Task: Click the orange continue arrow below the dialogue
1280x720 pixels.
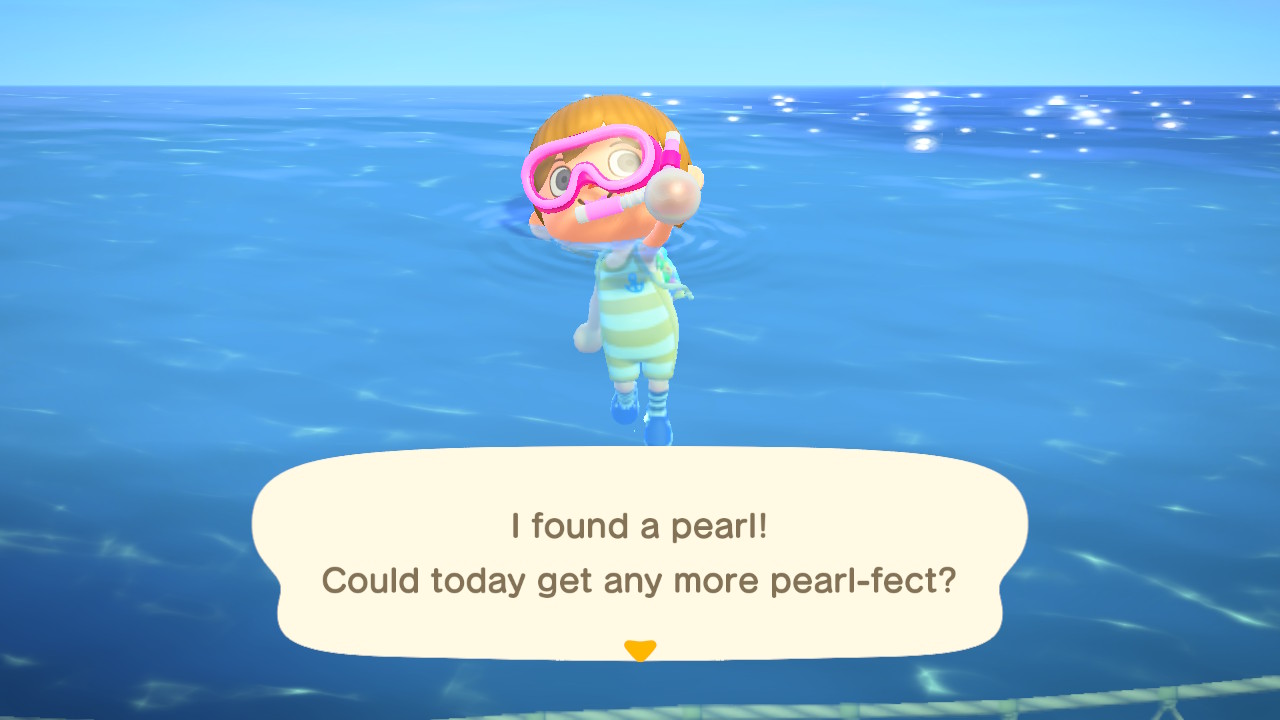Action: click(640, 649)
